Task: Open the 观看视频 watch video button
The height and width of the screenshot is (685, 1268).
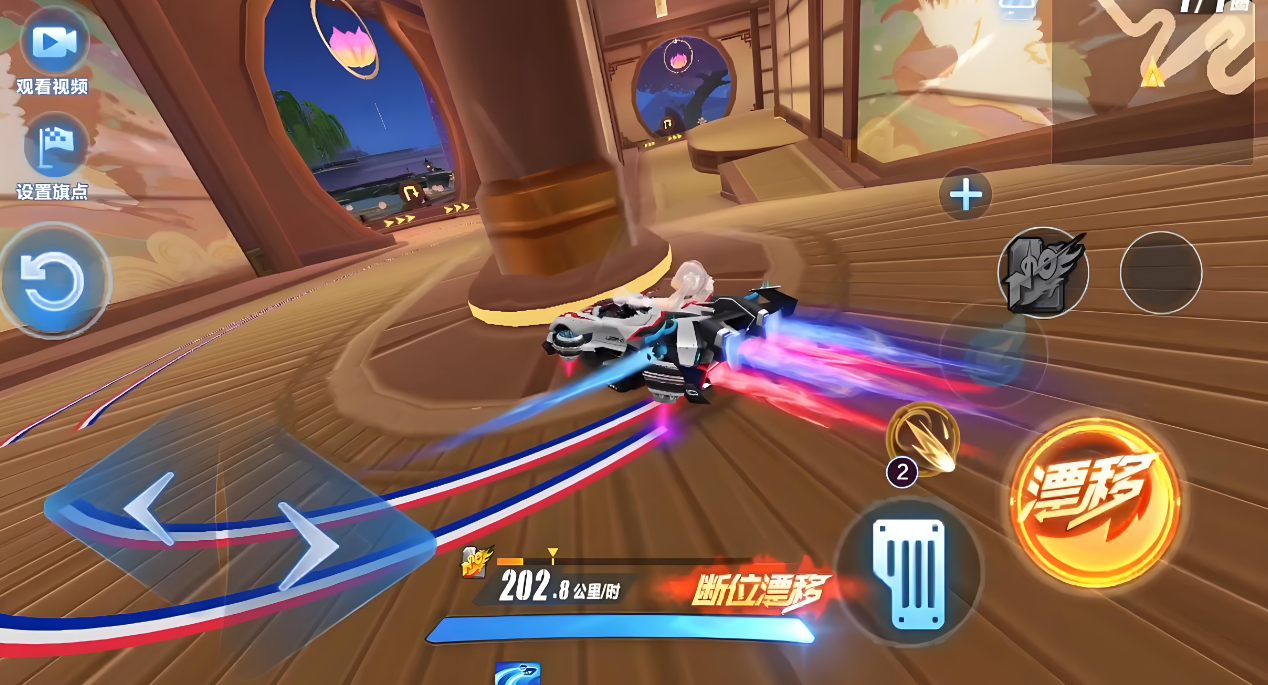Action: (53, 43)
